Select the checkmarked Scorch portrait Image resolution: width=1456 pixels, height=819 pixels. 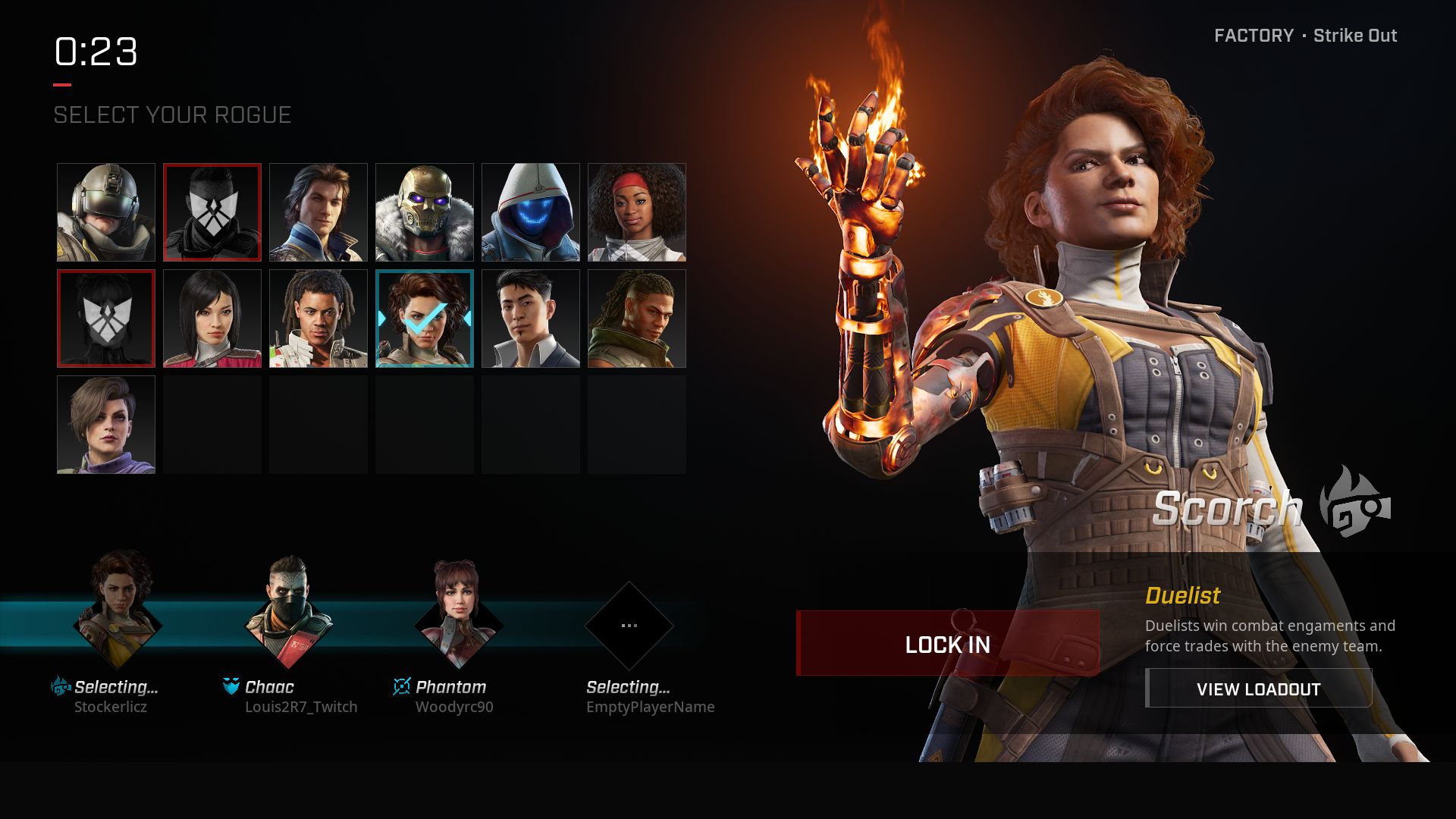click(425, 318)
